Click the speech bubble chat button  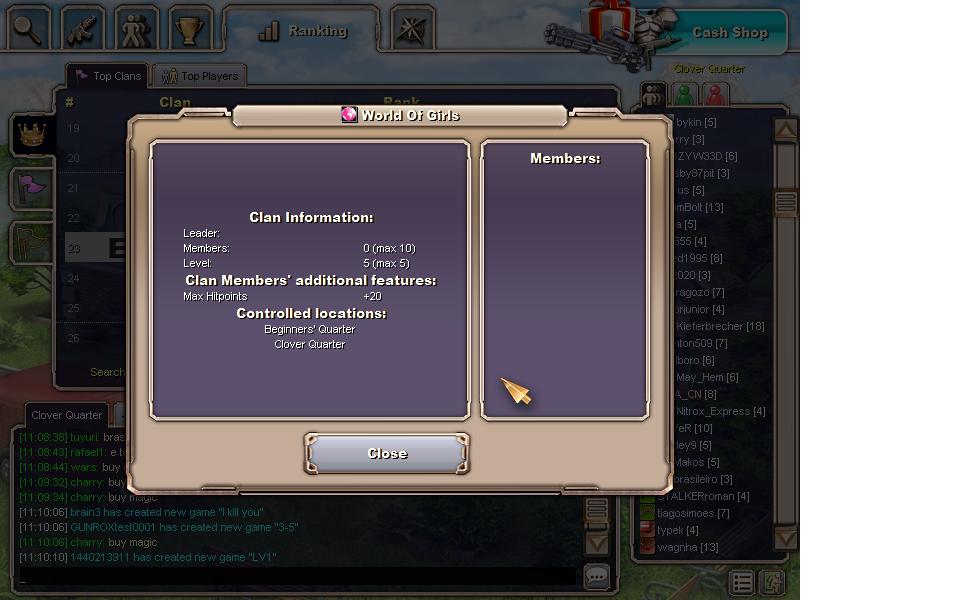tap(597, 576)
